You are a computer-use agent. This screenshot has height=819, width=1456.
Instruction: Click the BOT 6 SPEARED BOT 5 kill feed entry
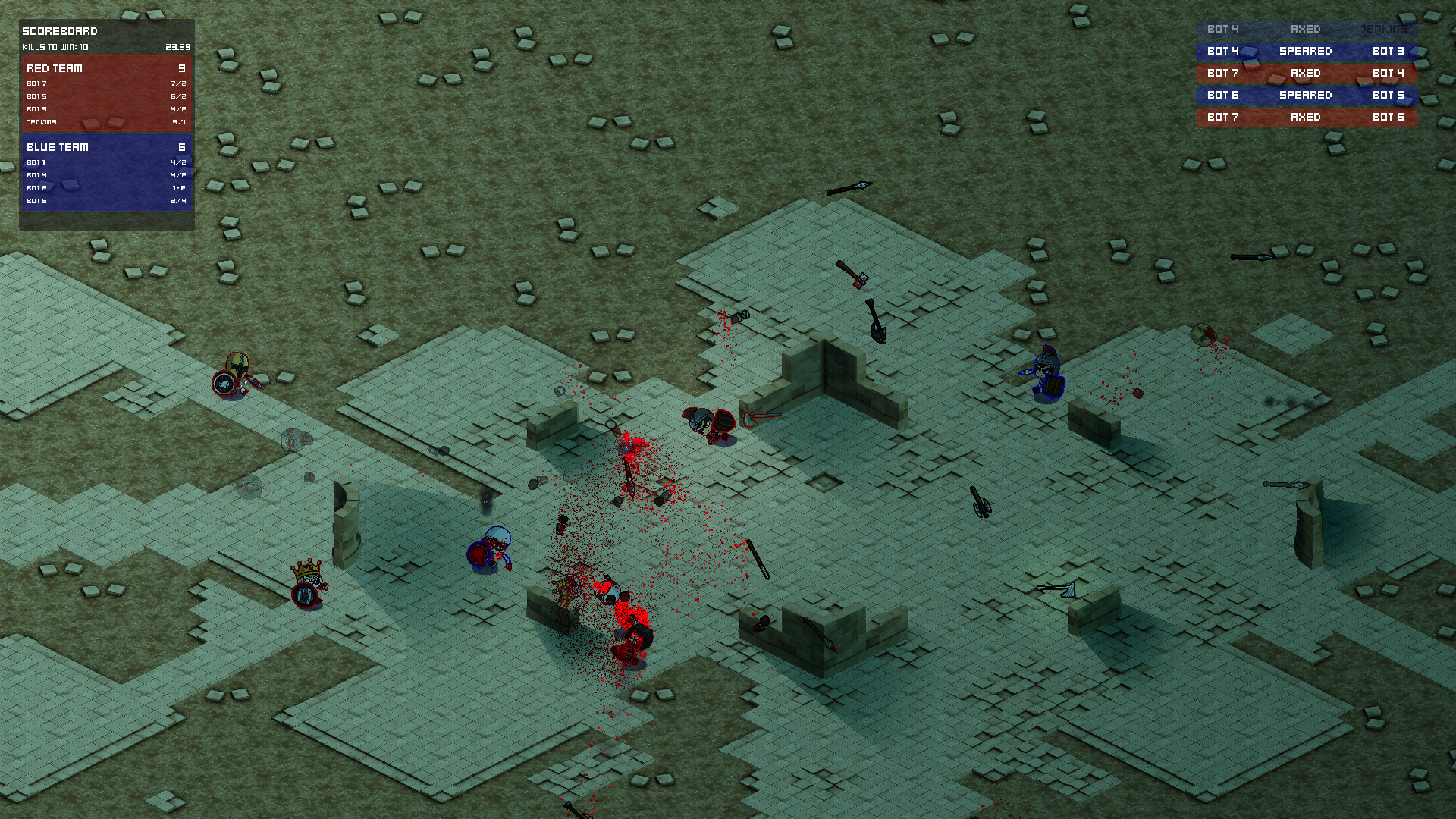pos(1306,95)
